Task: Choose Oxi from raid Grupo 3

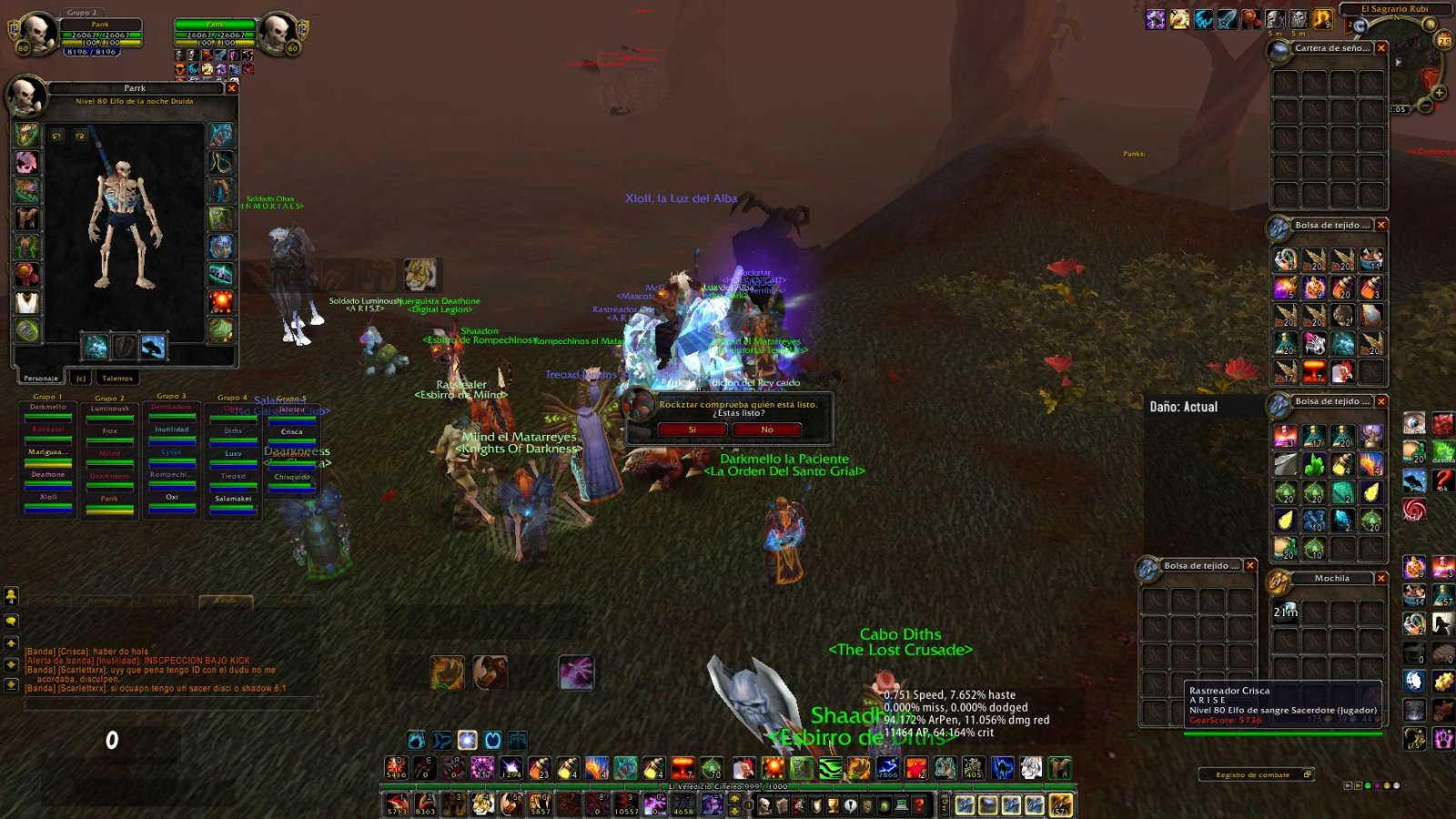Action: [172, 498]
